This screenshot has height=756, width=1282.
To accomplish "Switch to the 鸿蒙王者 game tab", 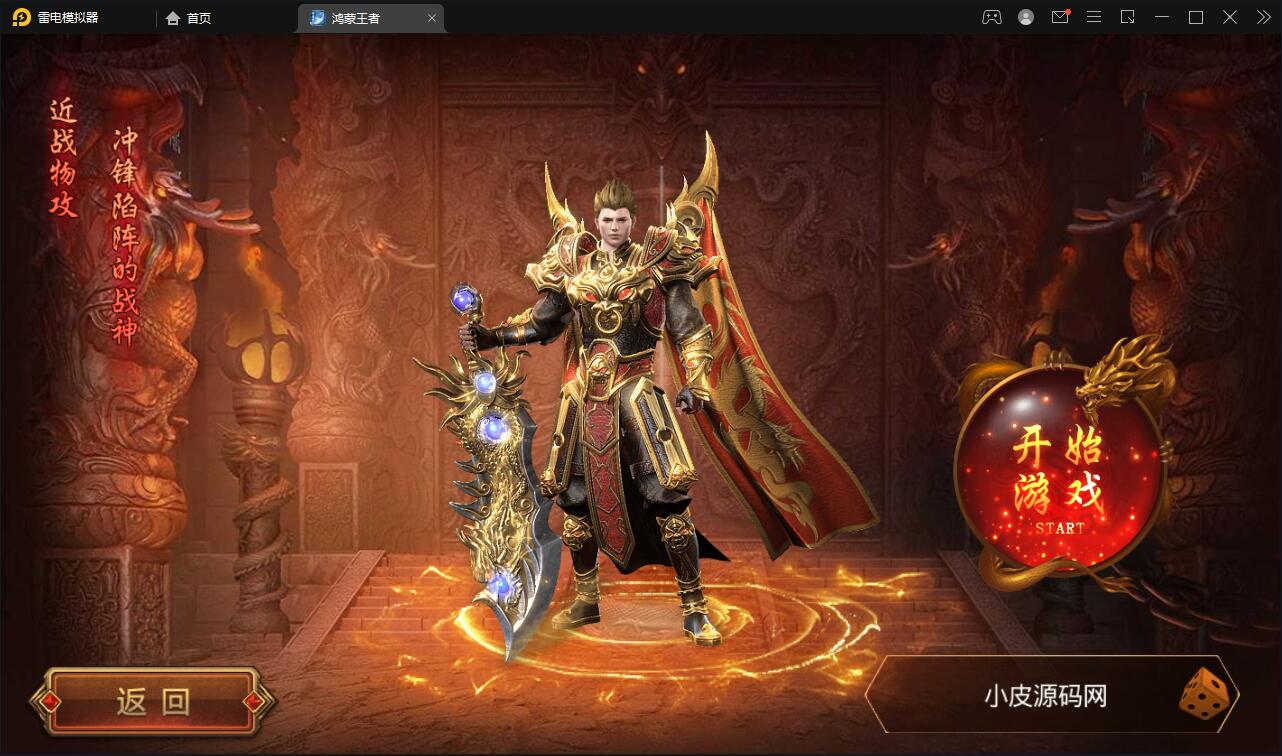I will coord(360,18).
